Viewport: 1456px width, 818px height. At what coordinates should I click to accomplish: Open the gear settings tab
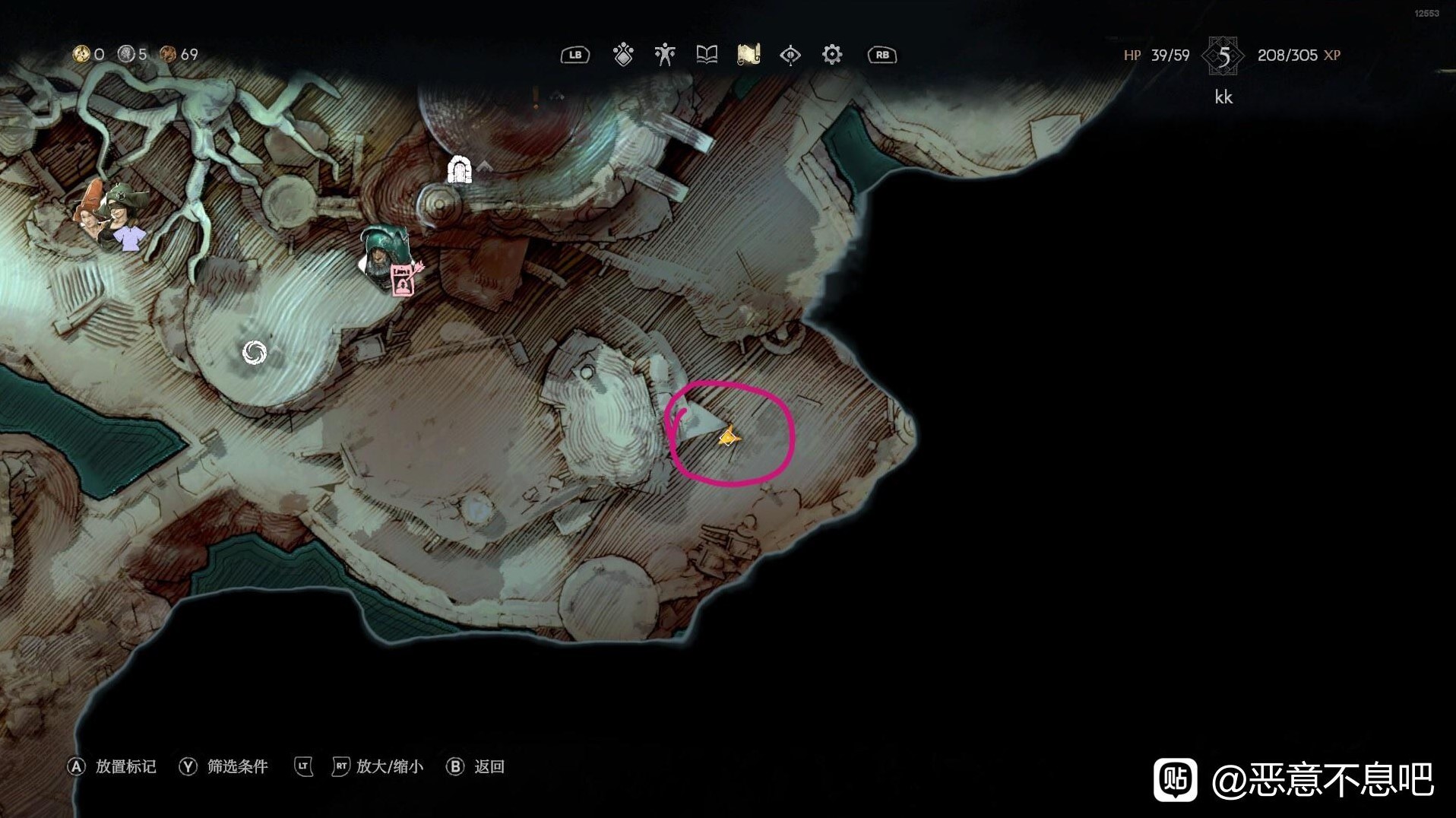pos(832,55)
